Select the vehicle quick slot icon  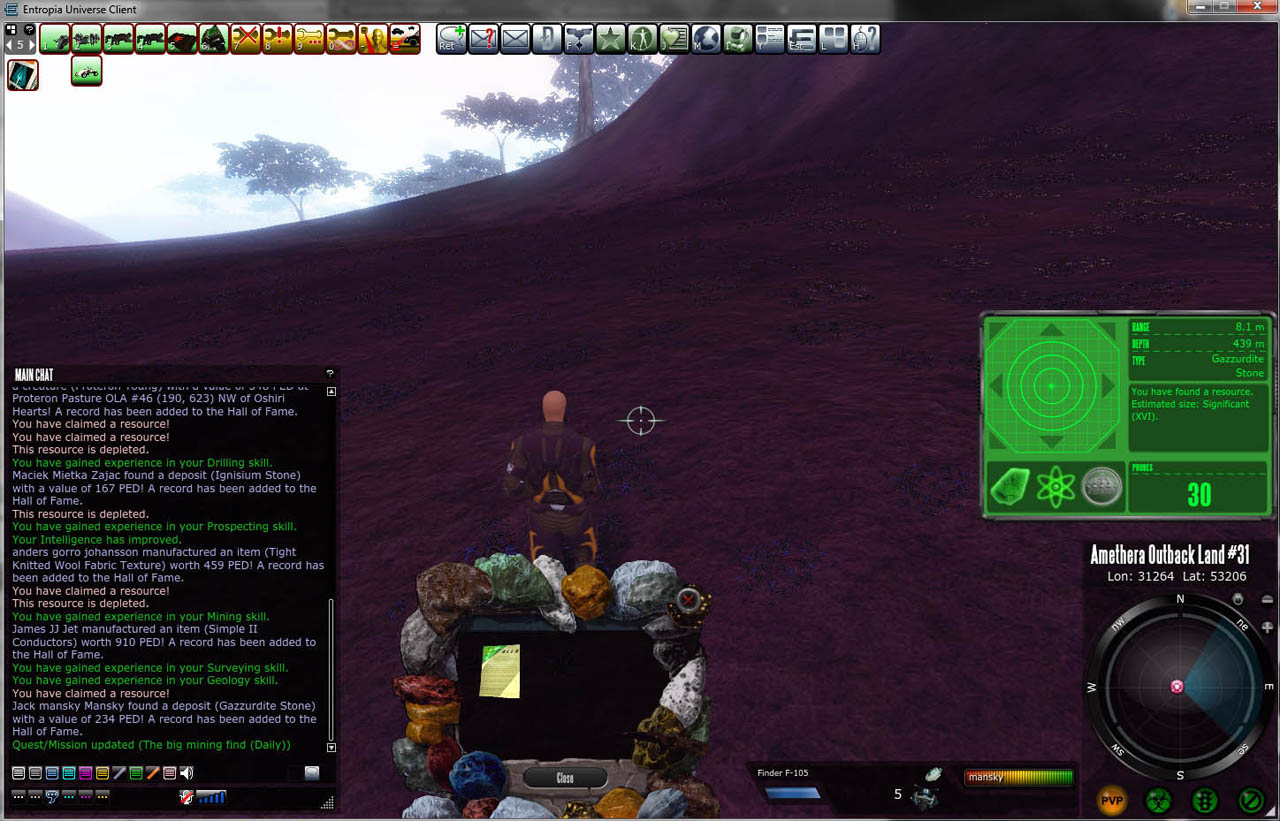coord(87,71)
